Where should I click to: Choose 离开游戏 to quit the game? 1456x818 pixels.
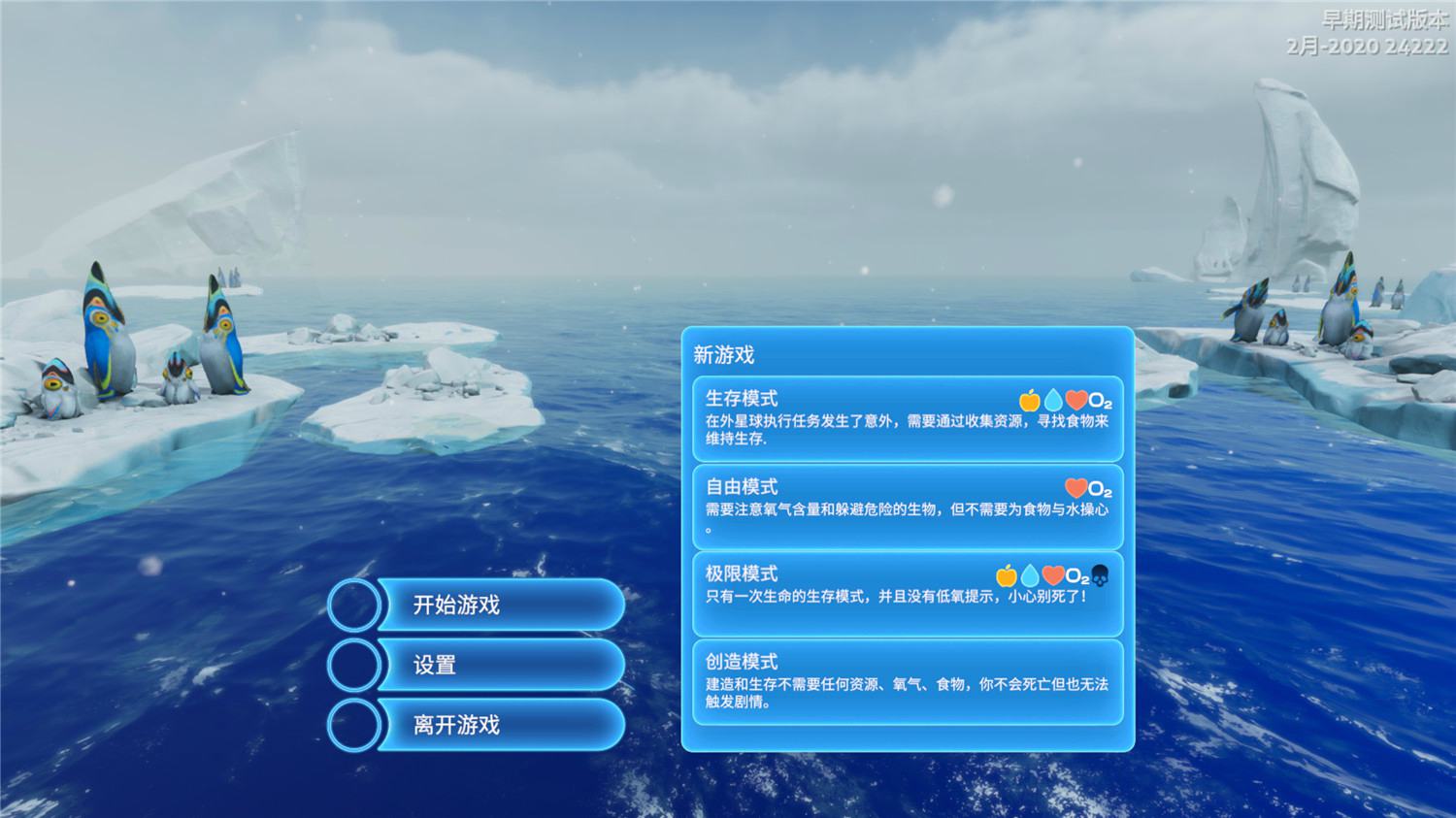coord(497,725)
